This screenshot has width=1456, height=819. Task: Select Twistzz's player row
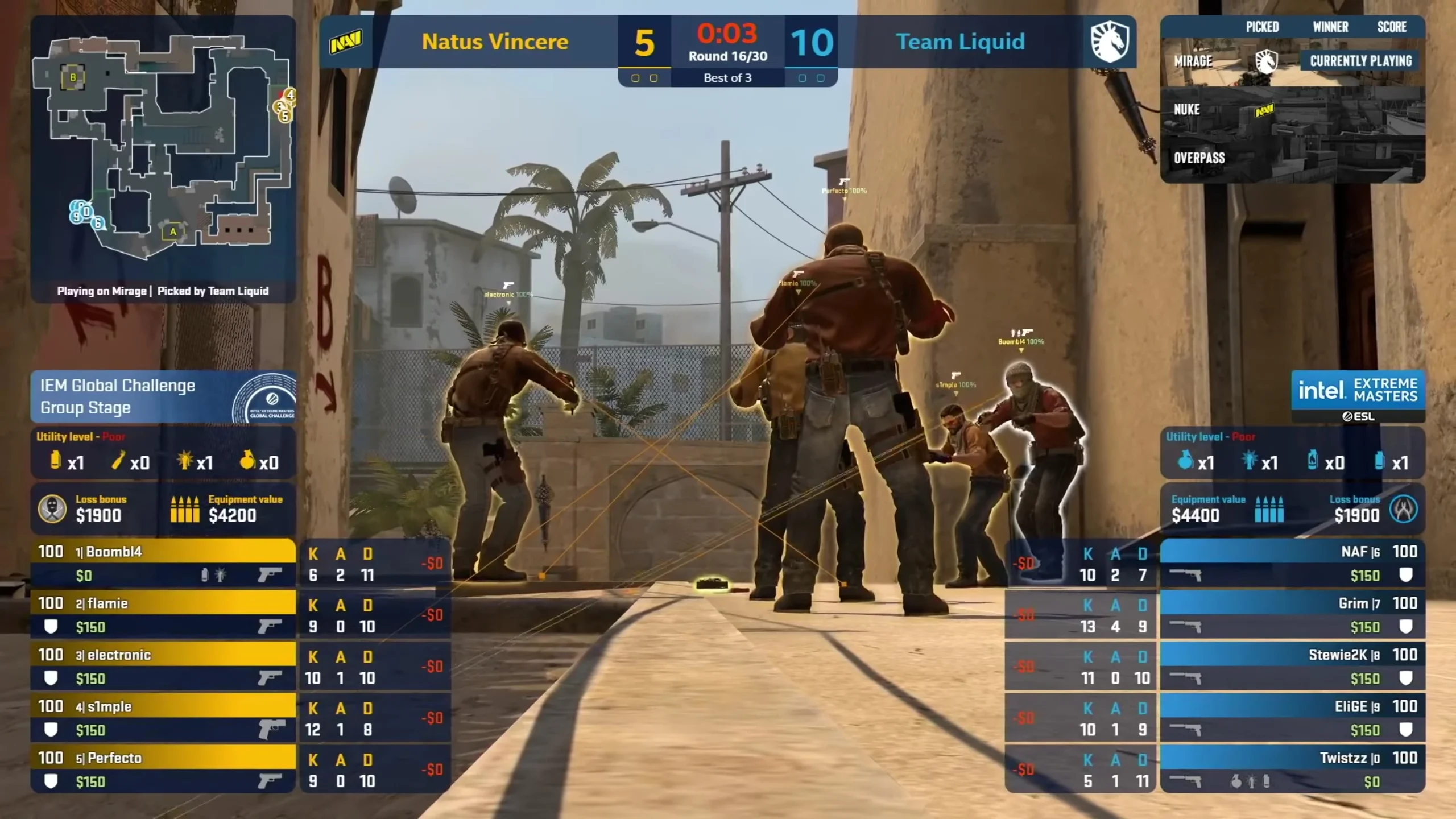(1292, 769)
